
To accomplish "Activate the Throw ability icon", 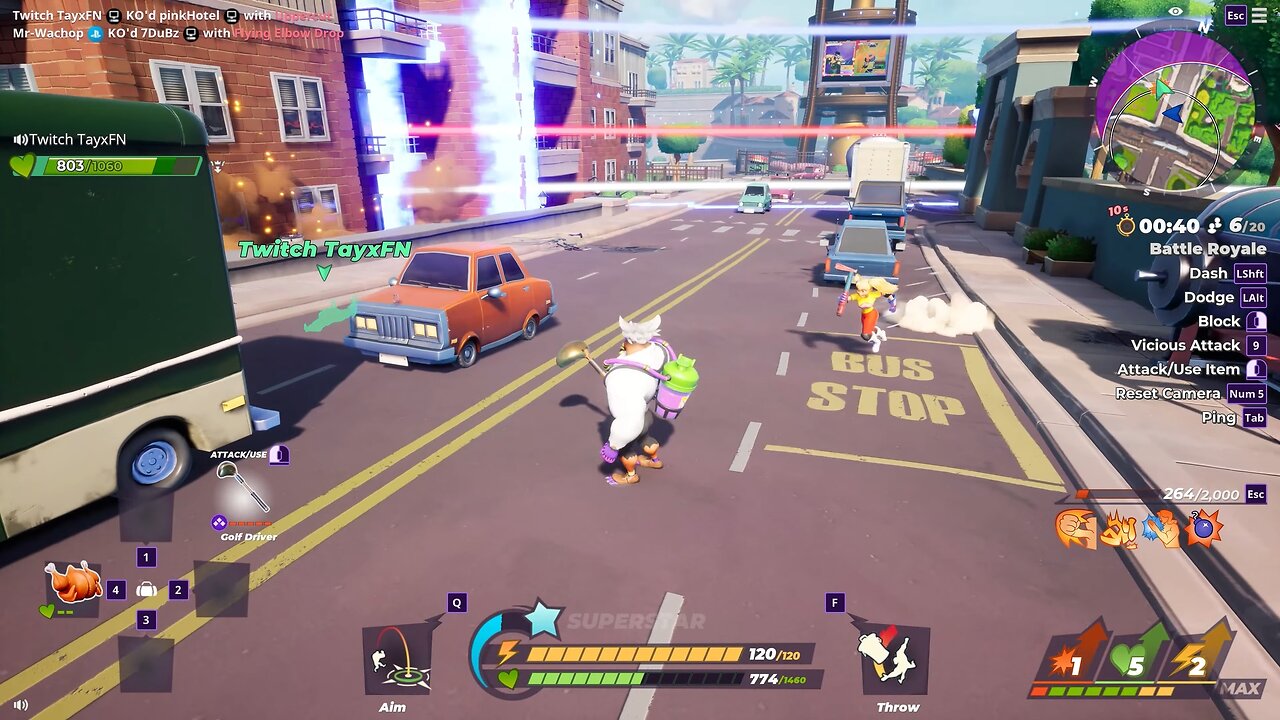I will (x=894, y=658).
